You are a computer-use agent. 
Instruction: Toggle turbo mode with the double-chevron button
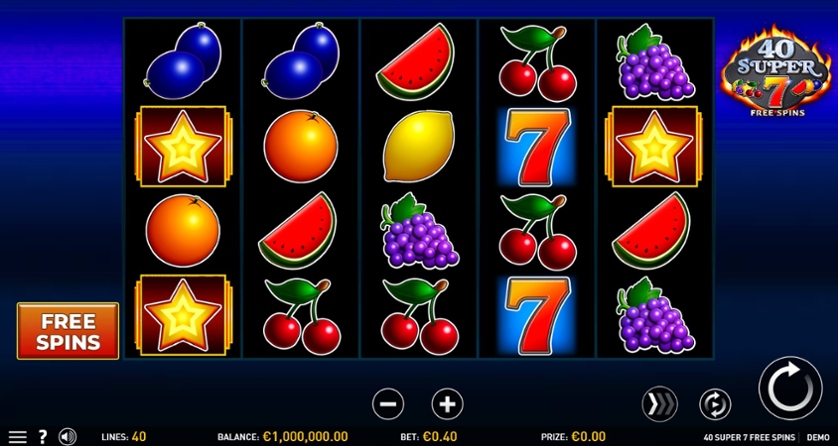[659, 404]
